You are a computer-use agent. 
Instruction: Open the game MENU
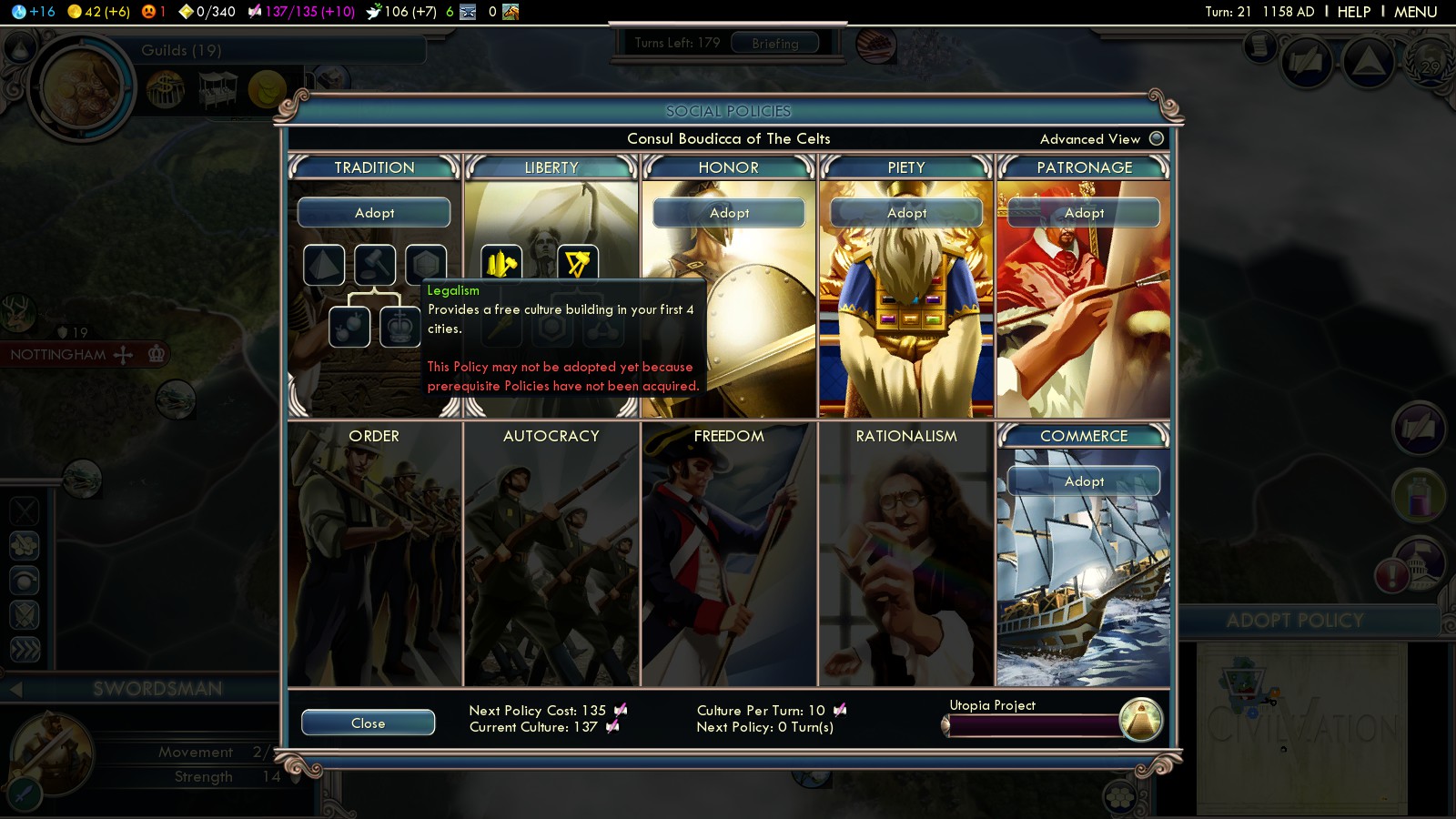point(1415,12)
